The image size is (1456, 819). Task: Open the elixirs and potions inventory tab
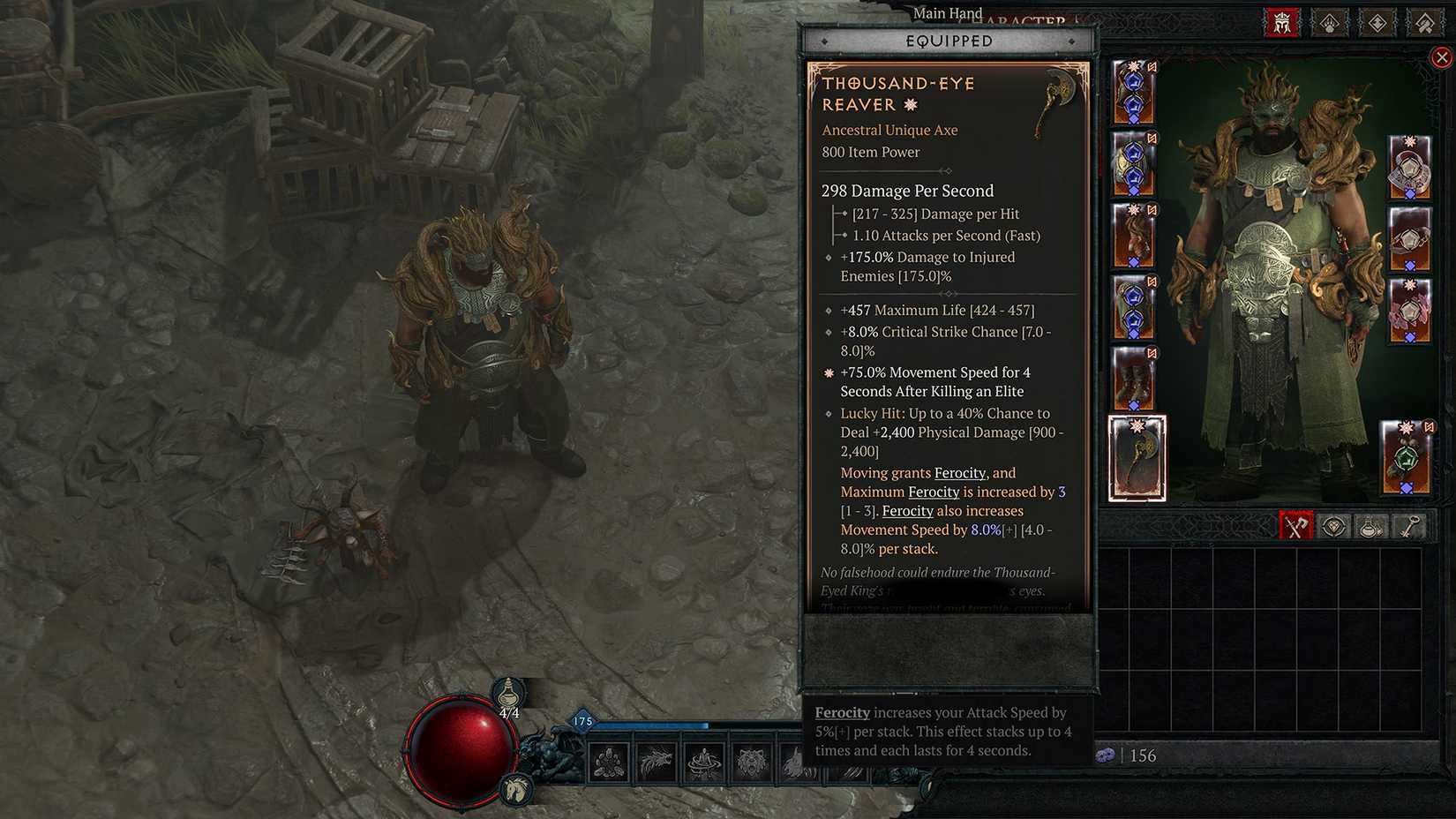pos(1370,526)
